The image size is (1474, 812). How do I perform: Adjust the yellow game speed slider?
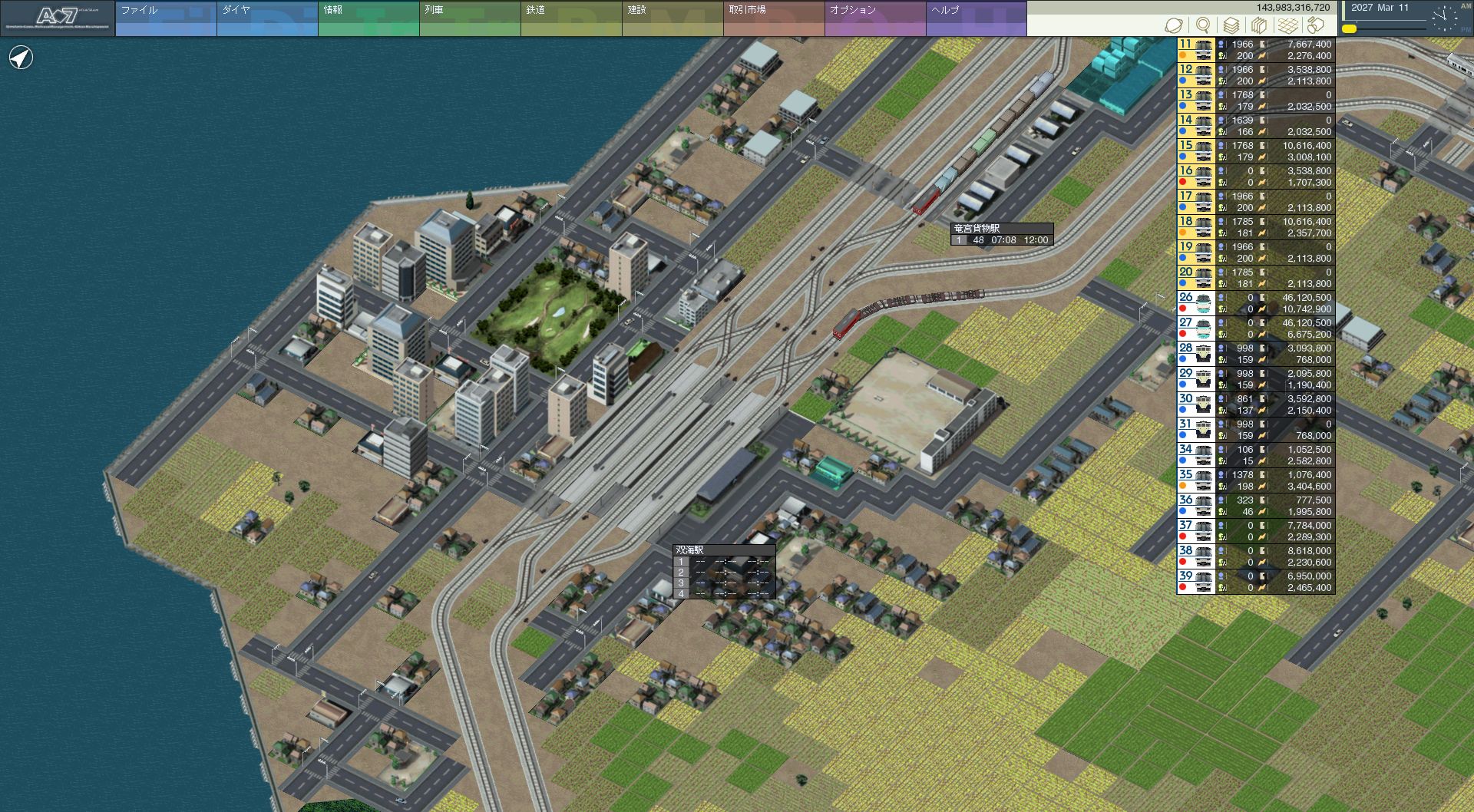1349,29
